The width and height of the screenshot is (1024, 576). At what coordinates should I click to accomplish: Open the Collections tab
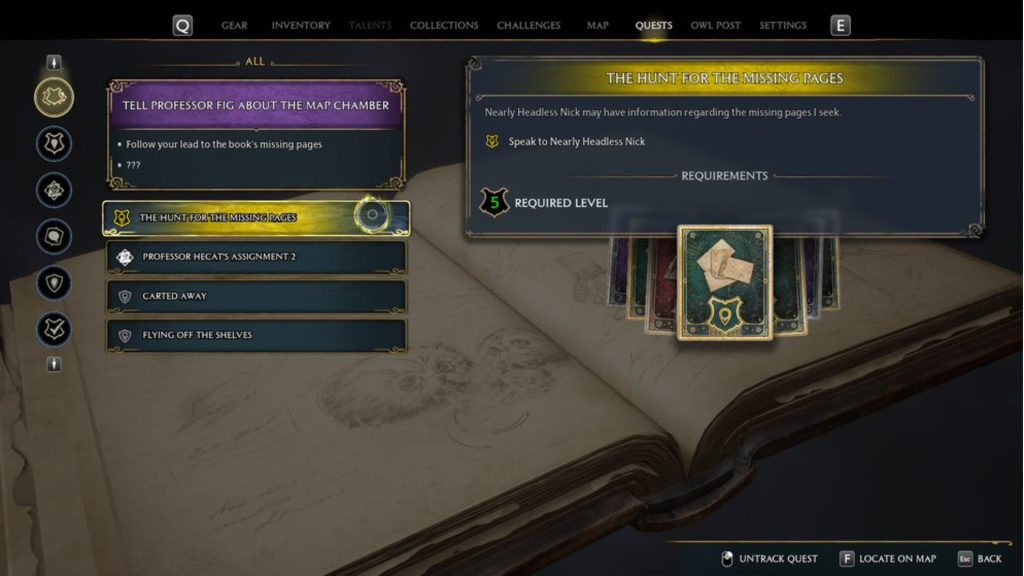pyautogui.click(x=444, y=25)
